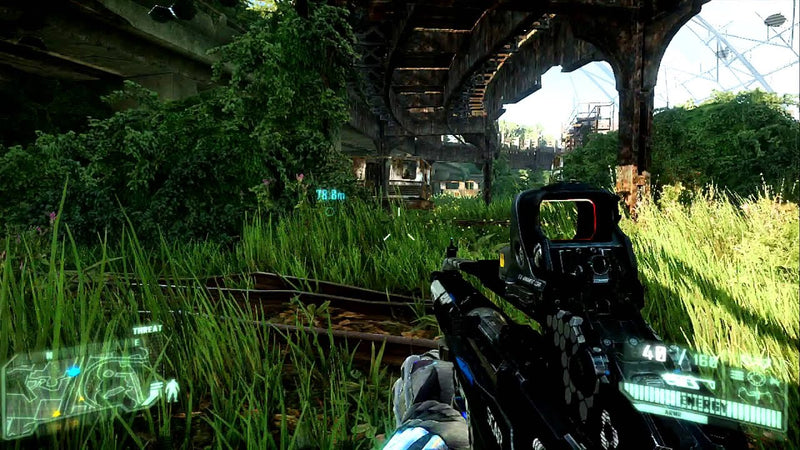Select the blue objective marker on the minimap
Screen dimensions: 800x450
72,371
